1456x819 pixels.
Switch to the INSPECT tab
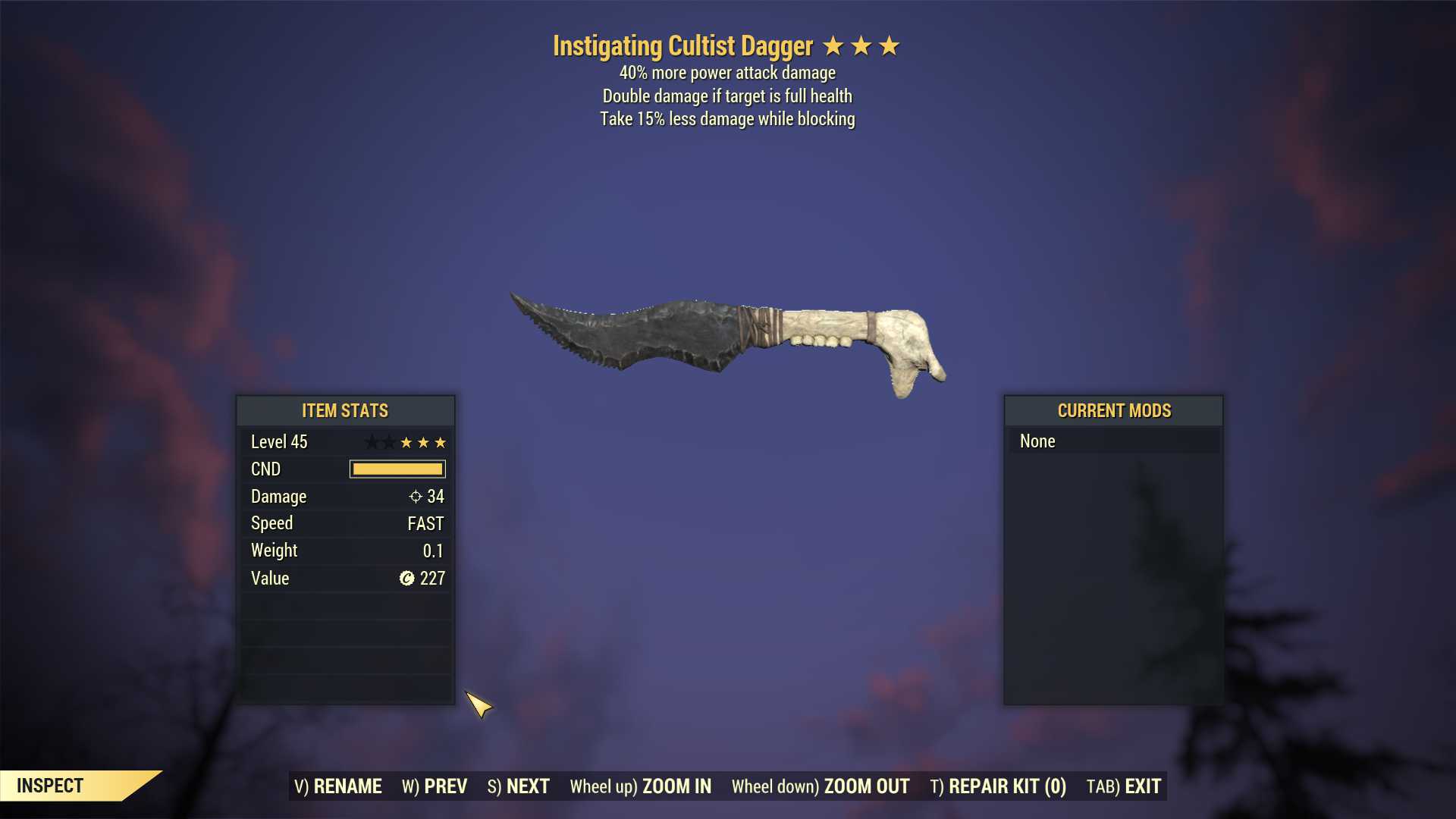(x=51, y=786)
